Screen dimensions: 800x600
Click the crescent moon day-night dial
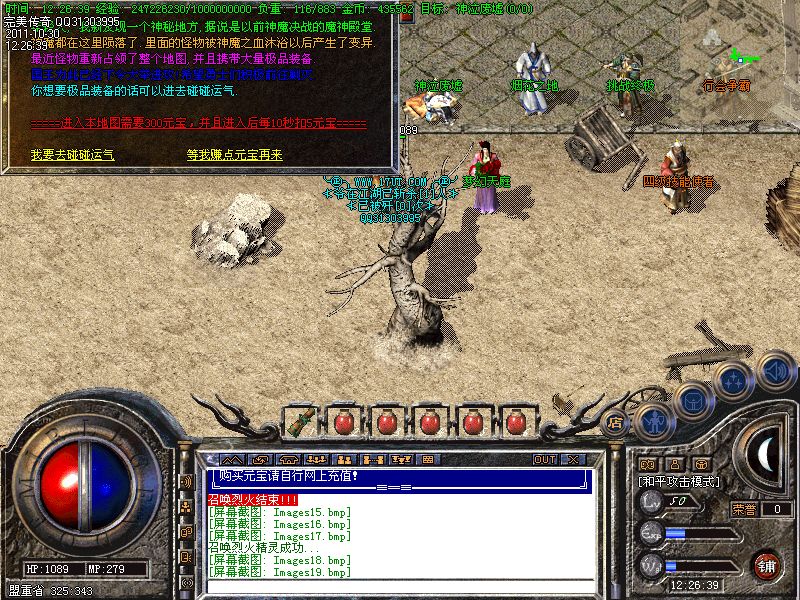(x=766, y=455)
